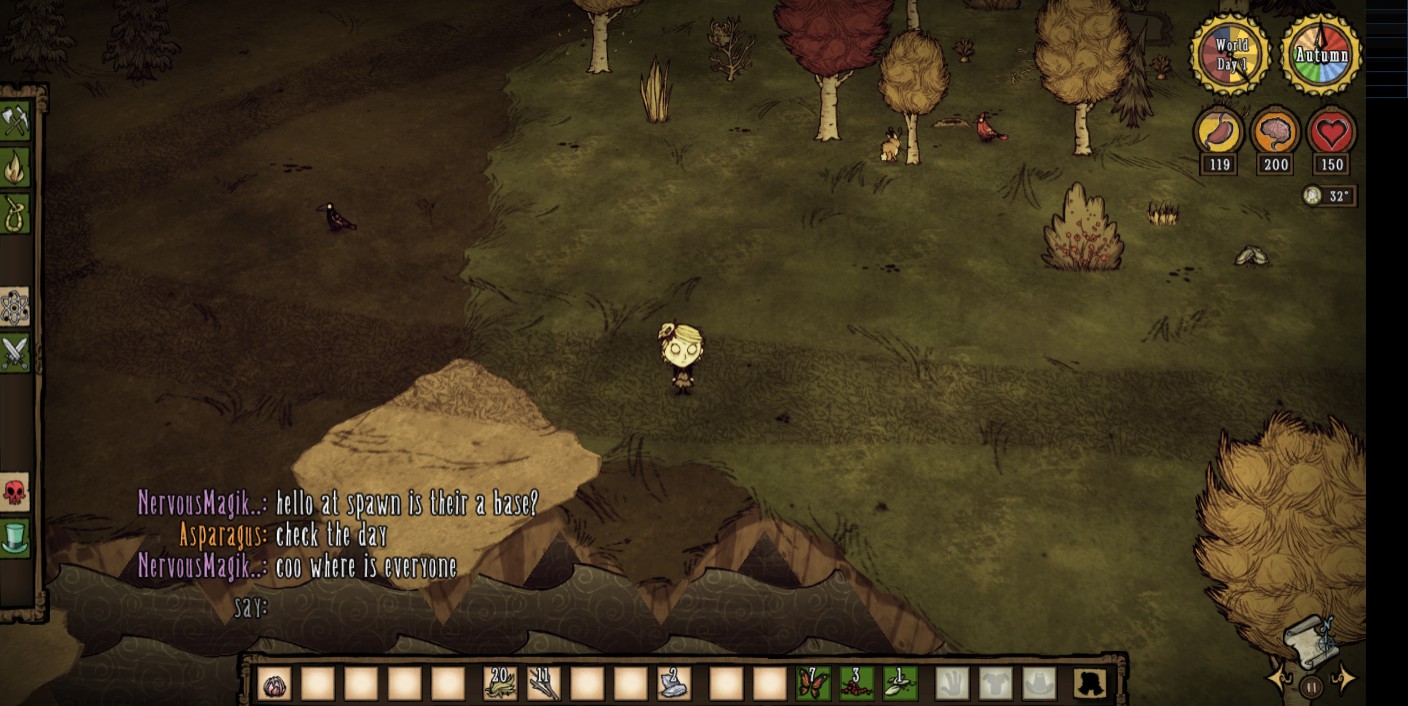Open the green top hat Dress tab

pyautogui.click(x=15, y=538)
